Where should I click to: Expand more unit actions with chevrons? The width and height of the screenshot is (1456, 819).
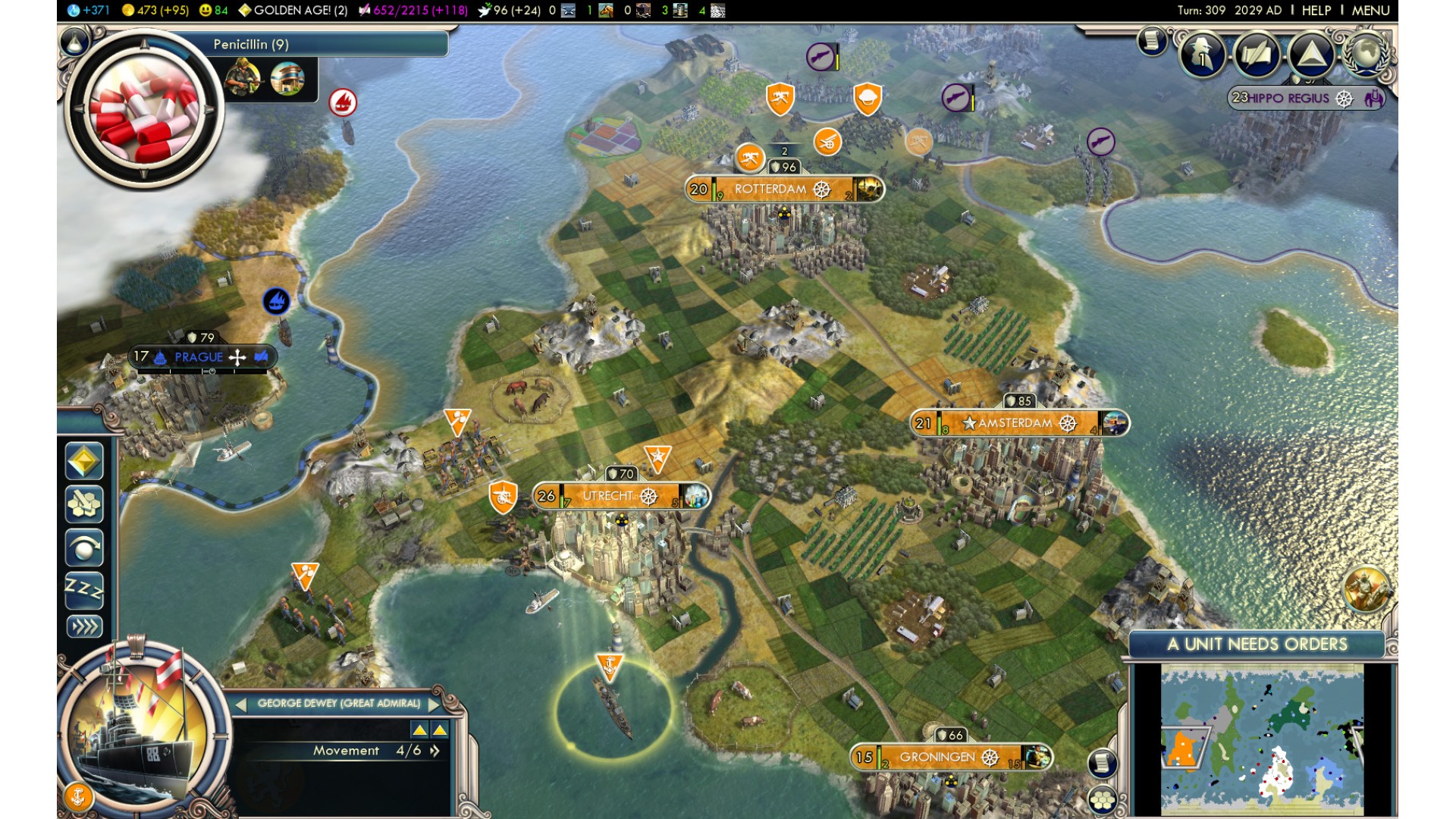[84, 626]
